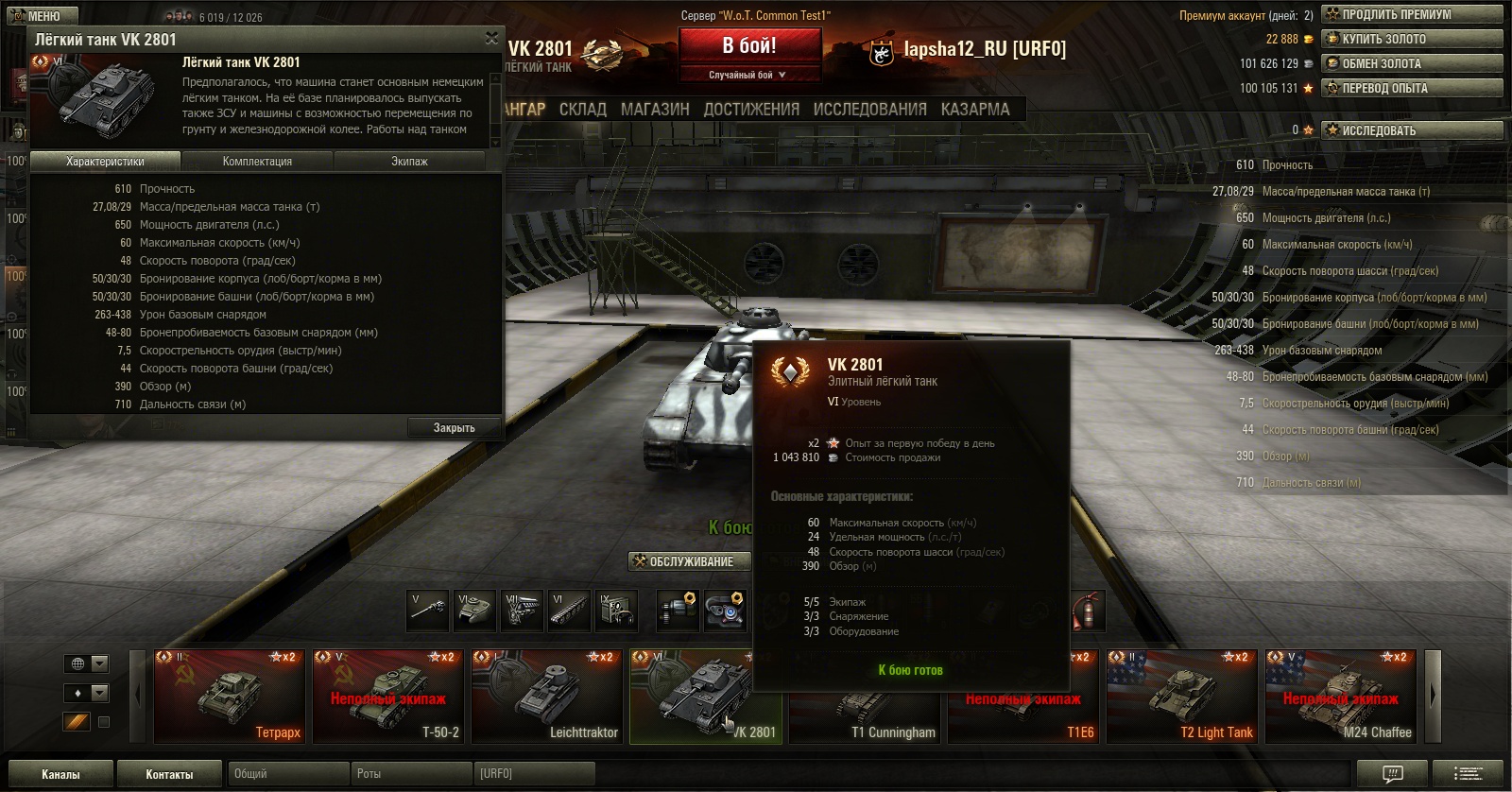Select the Тетрарх tank in carousel
Screen dimensions: 1512x792
pyautogui.click(x=229, y=697)
